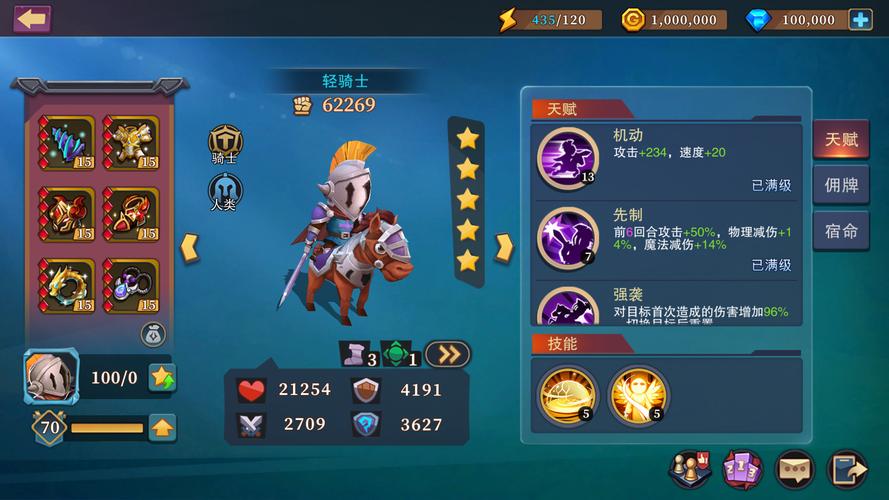Level up hero with the orange arrow button
889x500 pixels.
162,428
